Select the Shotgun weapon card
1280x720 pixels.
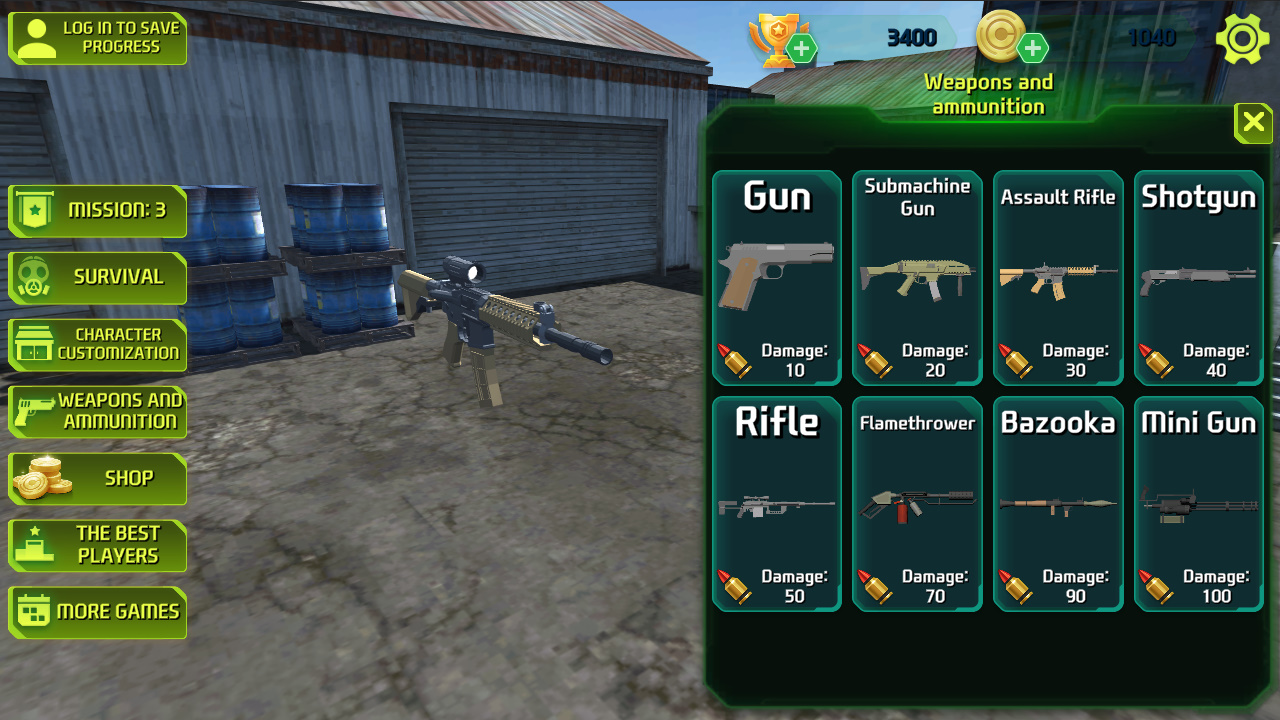point(1199,277)
